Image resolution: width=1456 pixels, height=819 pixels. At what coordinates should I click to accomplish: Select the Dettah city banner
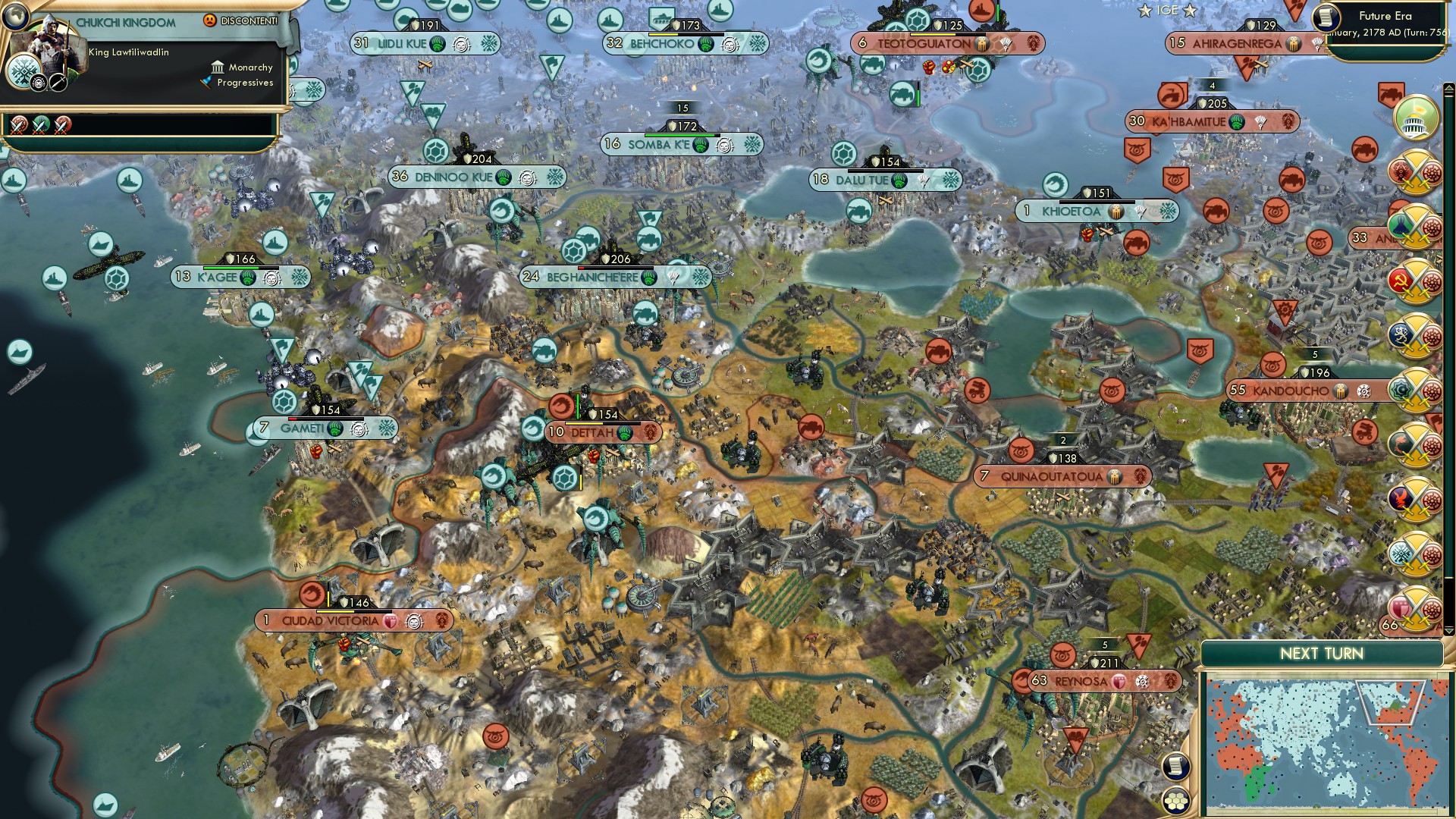595,432
